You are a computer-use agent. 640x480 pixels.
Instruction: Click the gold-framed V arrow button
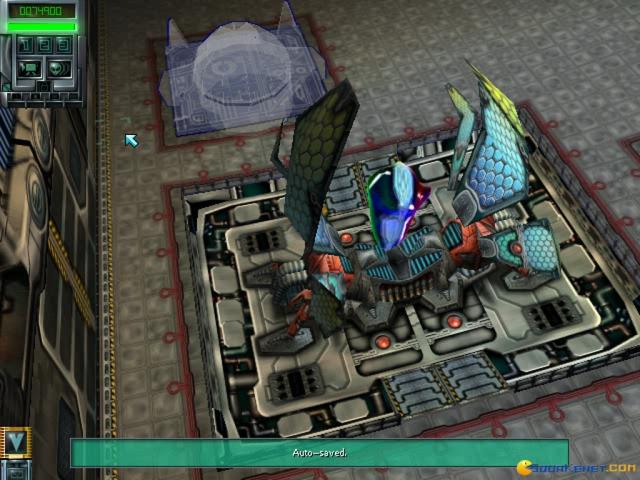(x=15, y=441)
